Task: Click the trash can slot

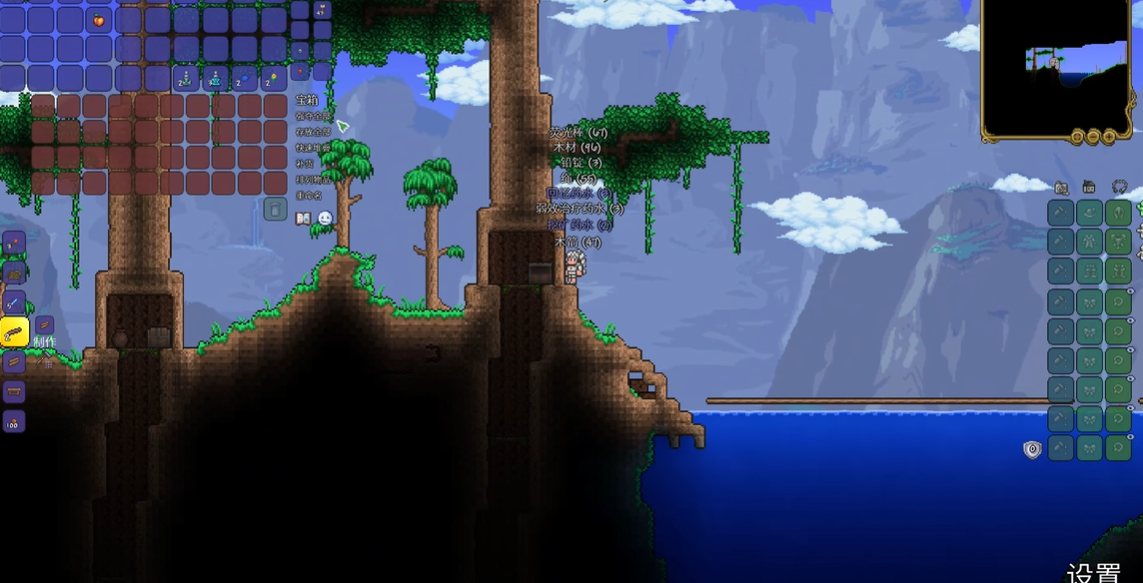Action: [275, 209]
